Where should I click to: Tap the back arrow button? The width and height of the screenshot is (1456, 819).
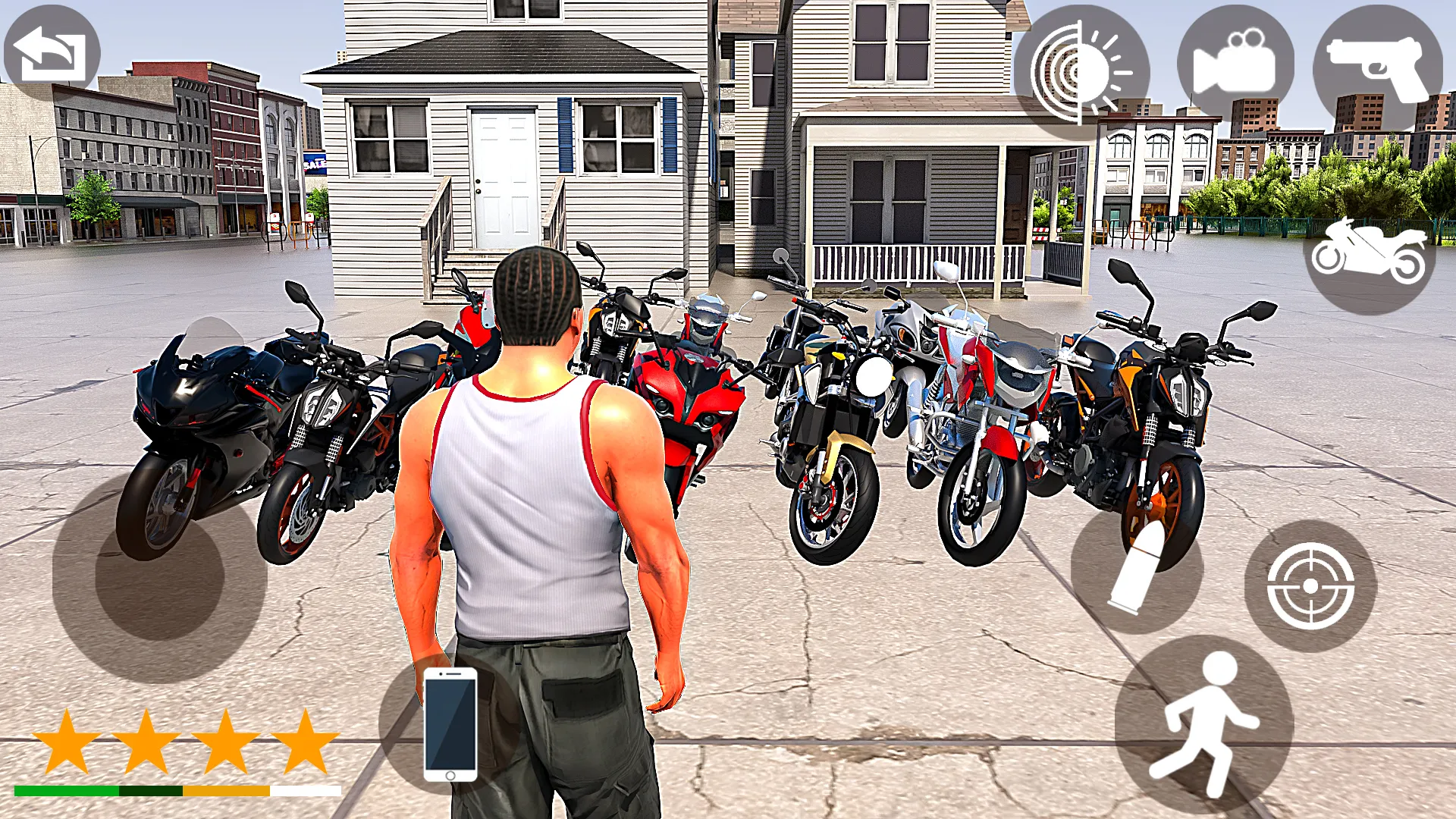pos(52,53)
